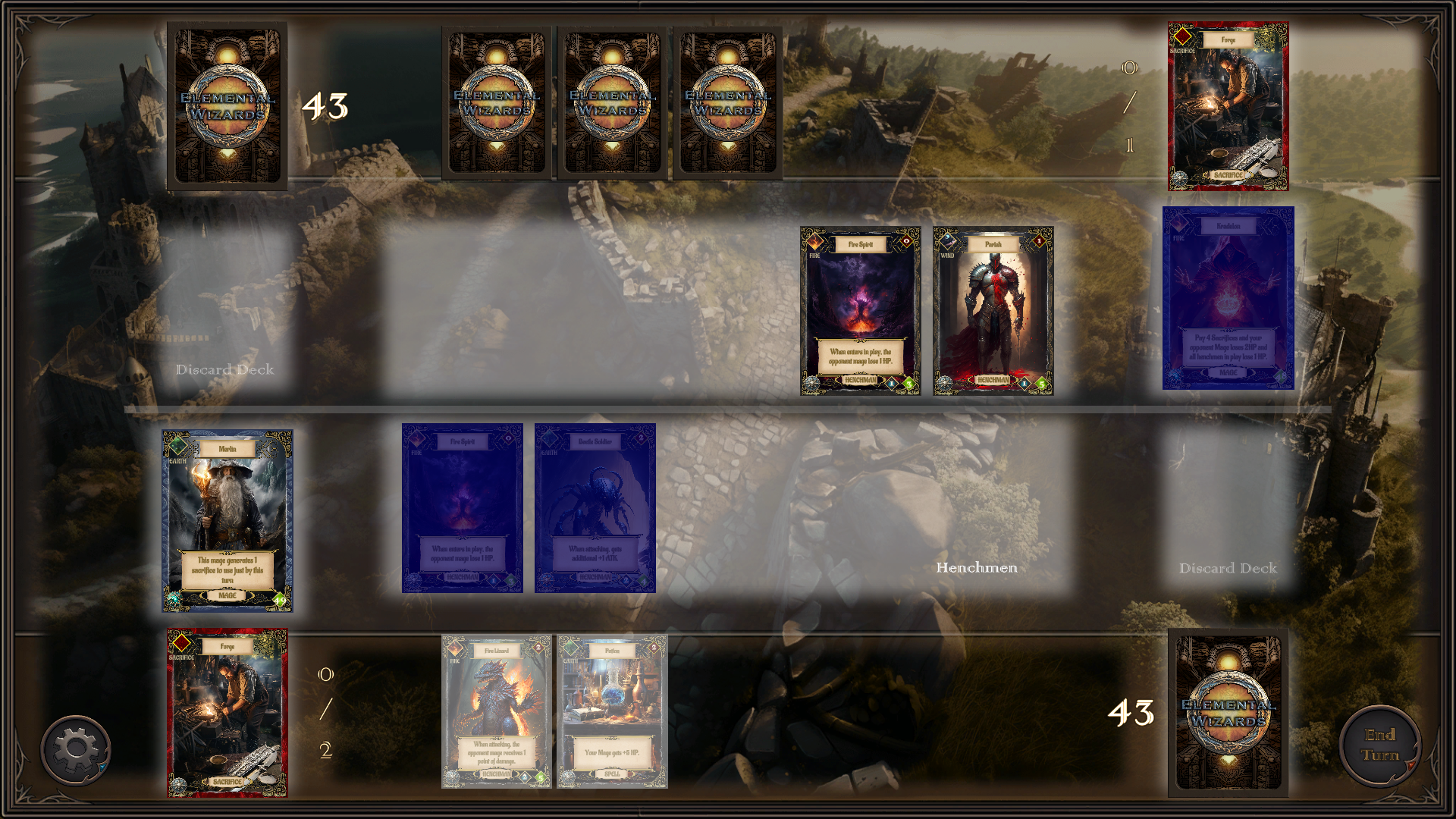The height and width of the screenshot is (819, 1456).
Task: Click Pariah's green defense gem showing 5
Action: (x=1041, y=384)
